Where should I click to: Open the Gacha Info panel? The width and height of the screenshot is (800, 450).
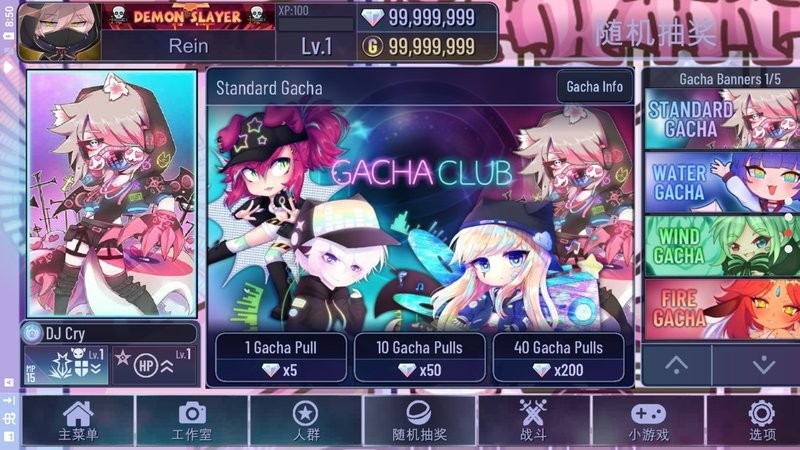pyautogui.click(x=594, y=87)
